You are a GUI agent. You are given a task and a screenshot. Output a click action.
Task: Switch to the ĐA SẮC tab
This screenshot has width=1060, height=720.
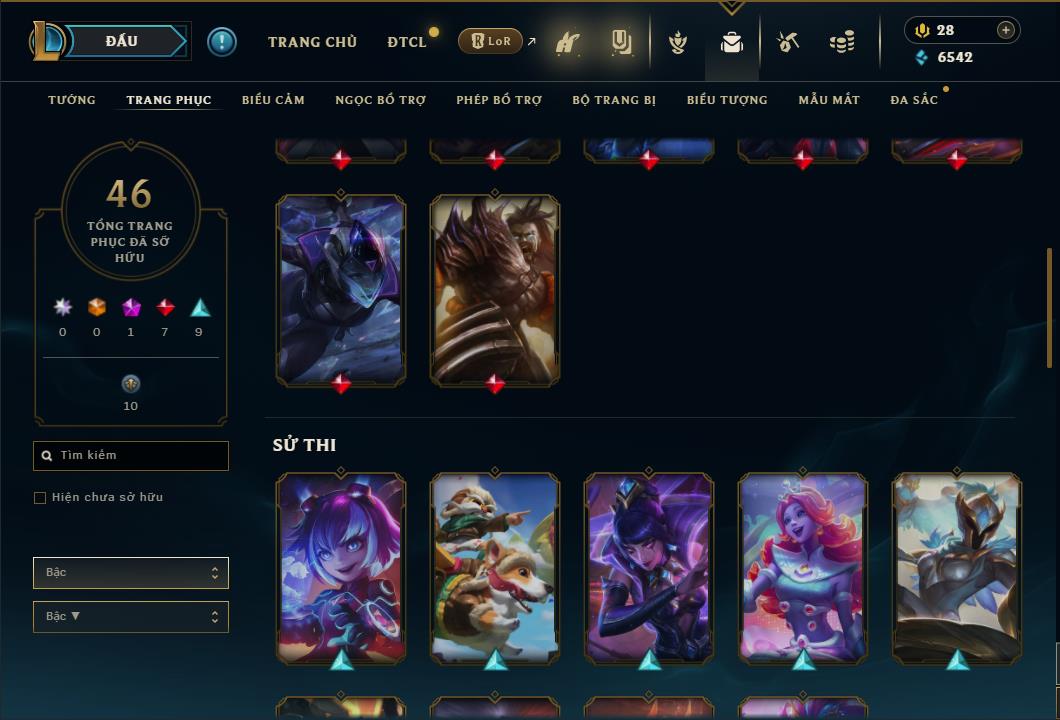click(x=914, y=100)
